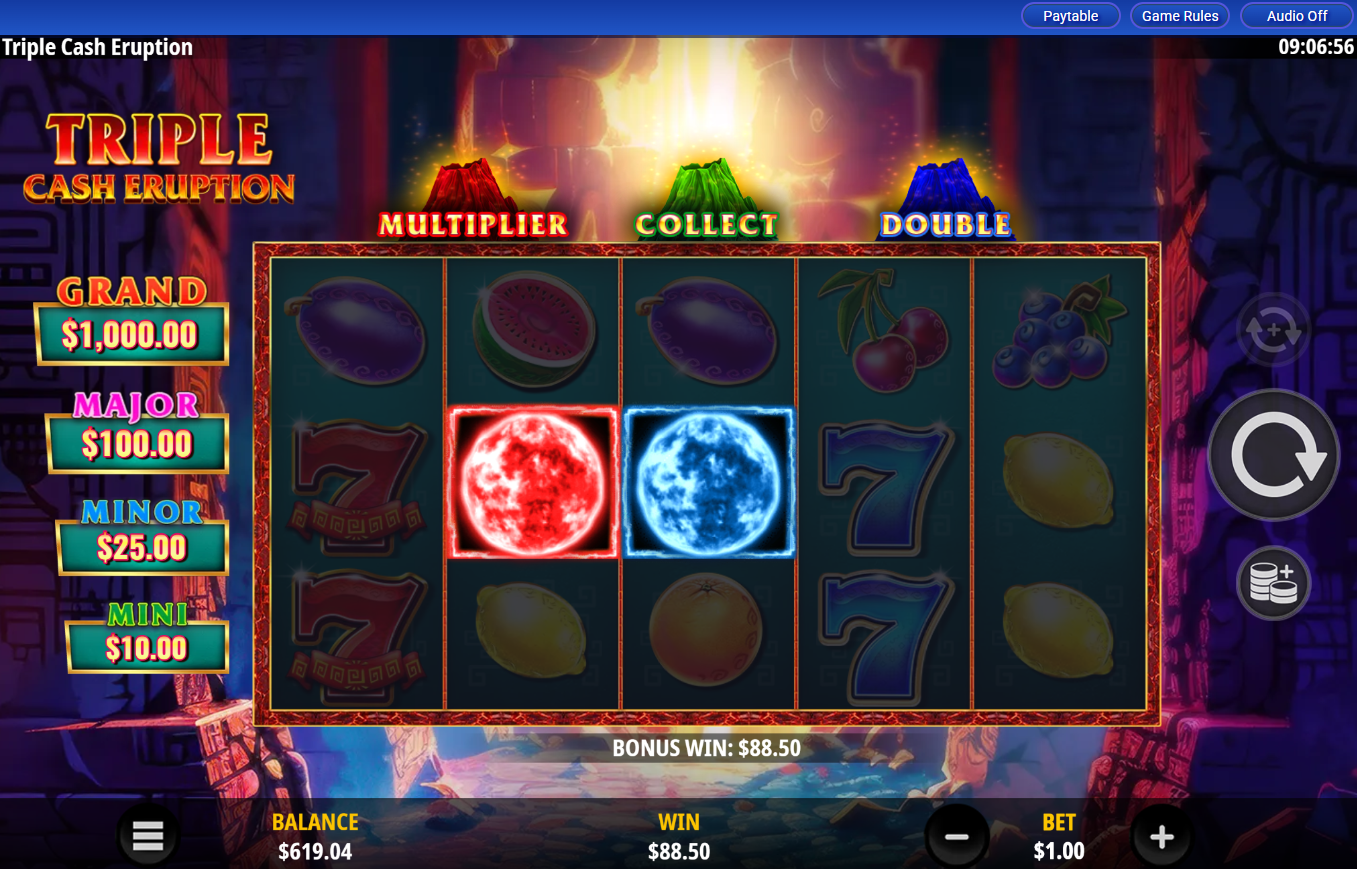Spin the reels with the circular arrow button

point(1272,453)
